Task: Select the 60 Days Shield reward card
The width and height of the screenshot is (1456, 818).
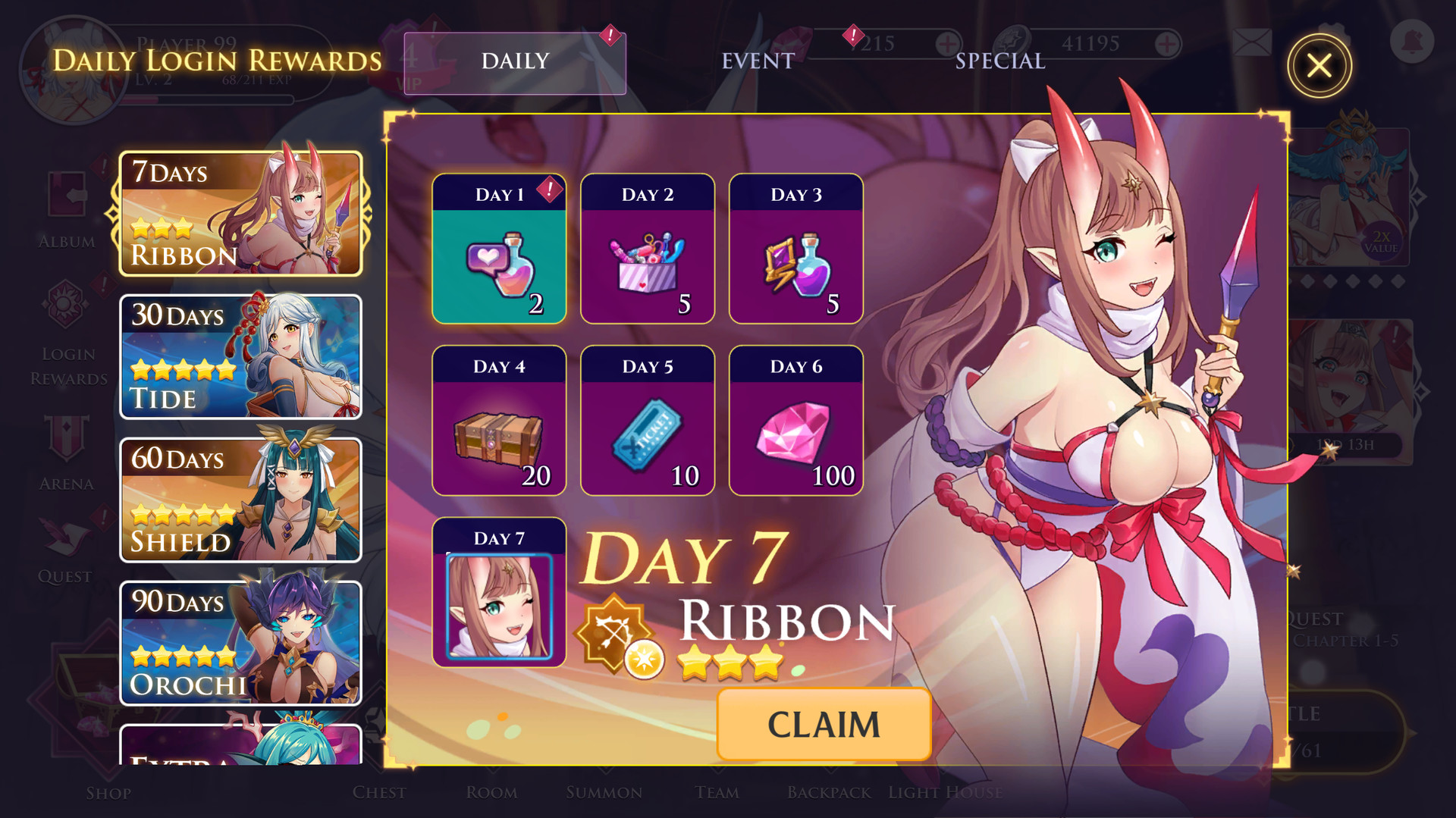Action: 240,499
